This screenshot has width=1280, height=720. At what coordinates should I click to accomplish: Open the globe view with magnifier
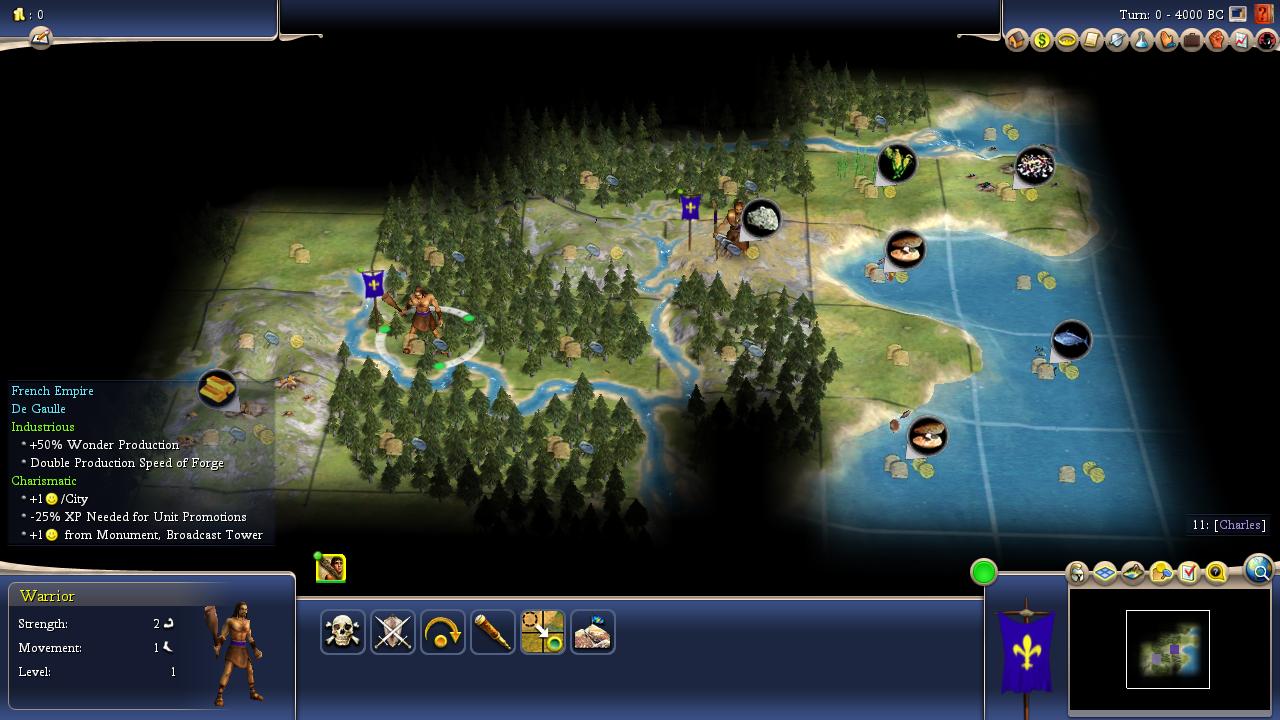[x=1258, y=569]
